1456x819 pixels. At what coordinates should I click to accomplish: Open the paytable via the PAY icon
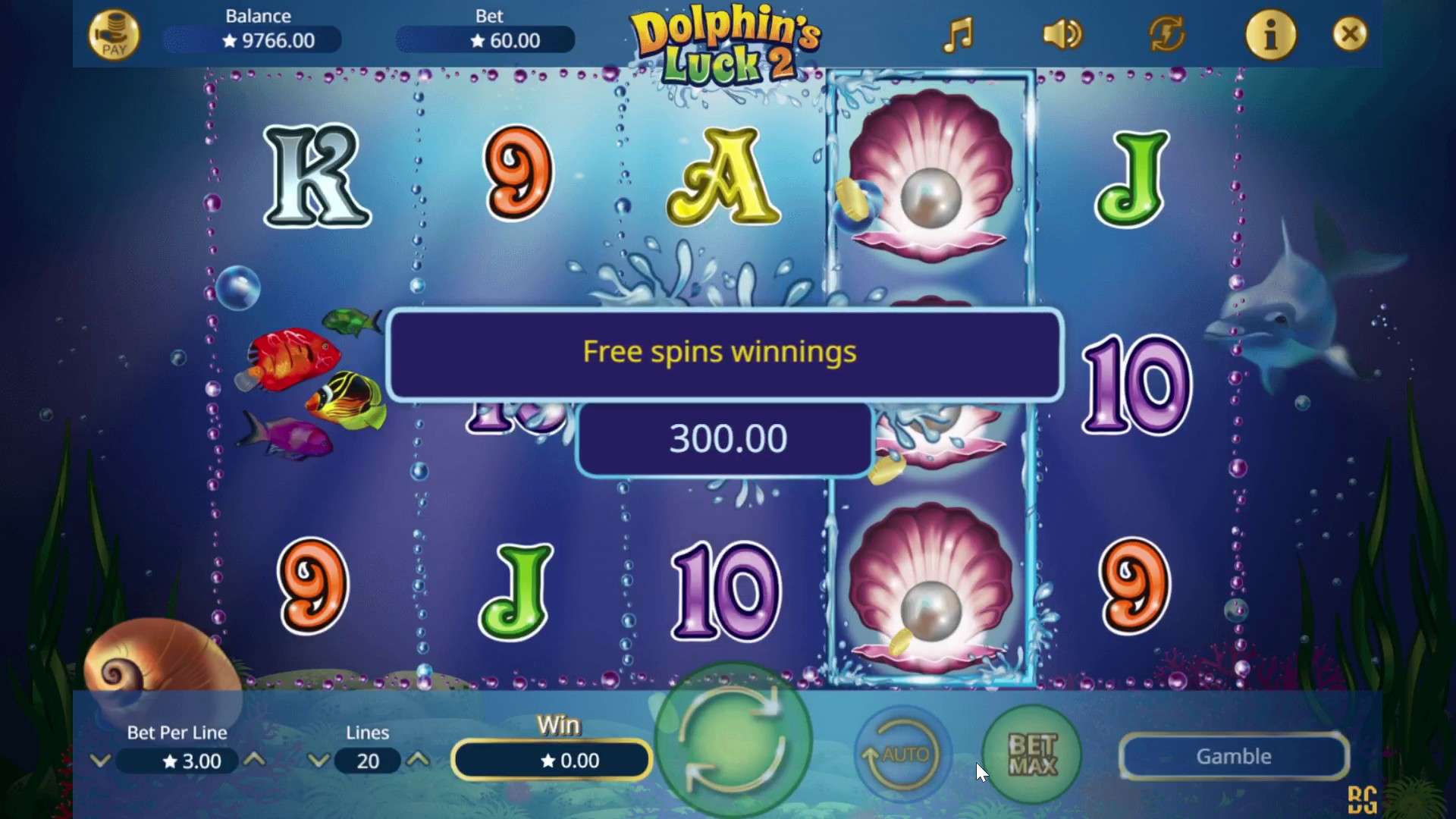115,34
